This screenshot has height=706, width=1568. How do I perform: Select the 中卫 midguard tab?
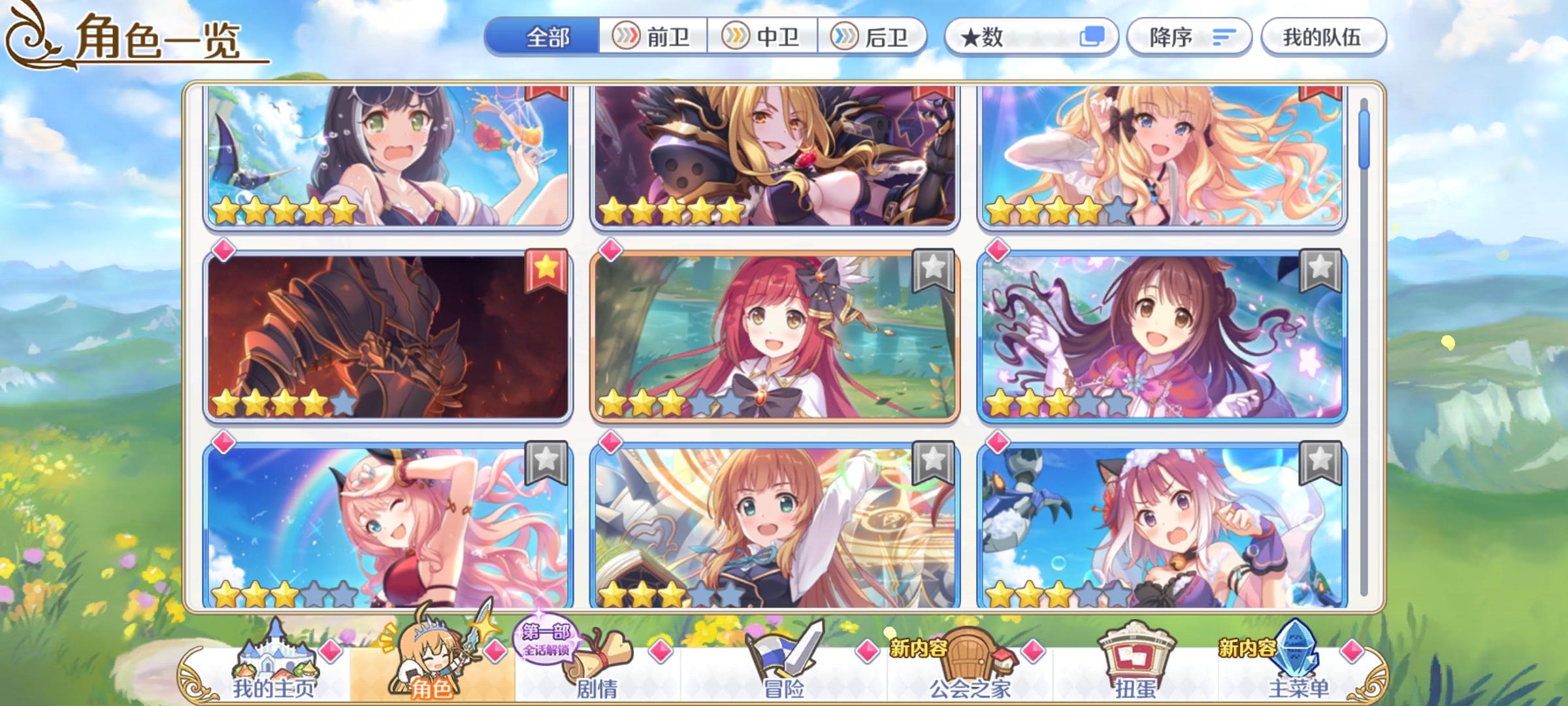tap(764, 37)
